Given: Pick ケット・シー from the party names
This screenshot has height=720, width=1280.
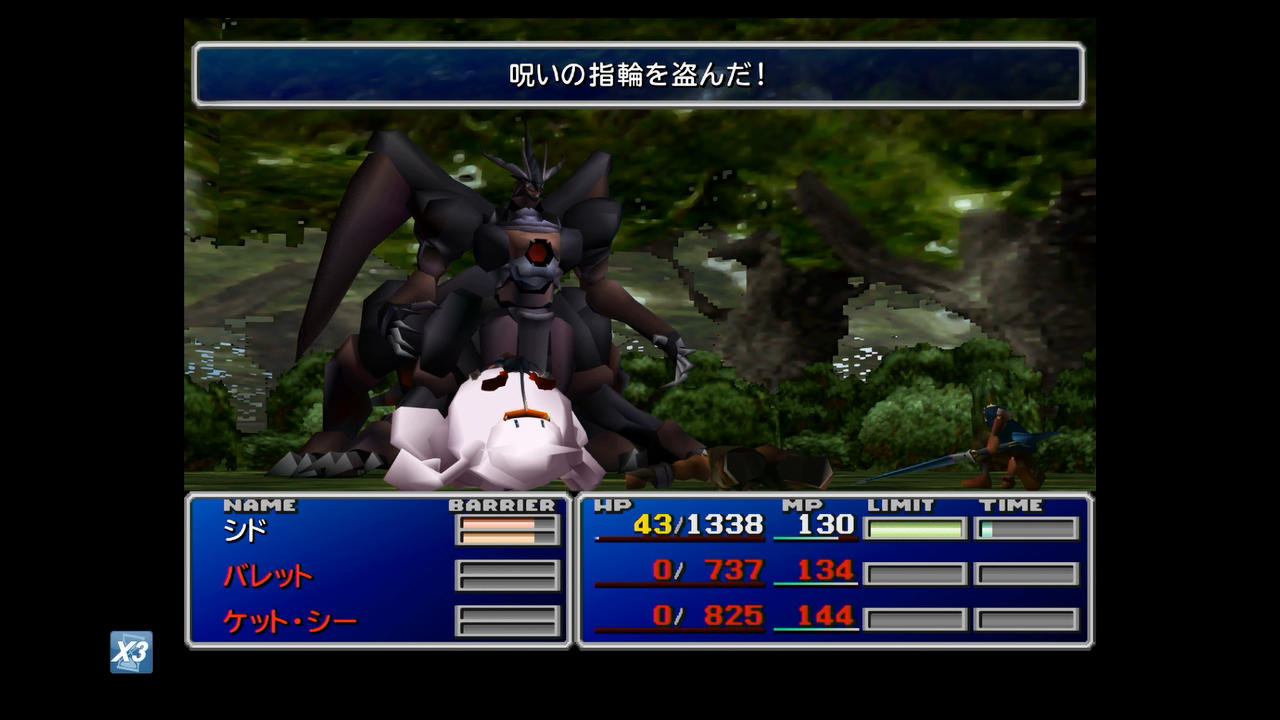Looking at the screenshot, I should pyautogui.click(x=289, y=621).
